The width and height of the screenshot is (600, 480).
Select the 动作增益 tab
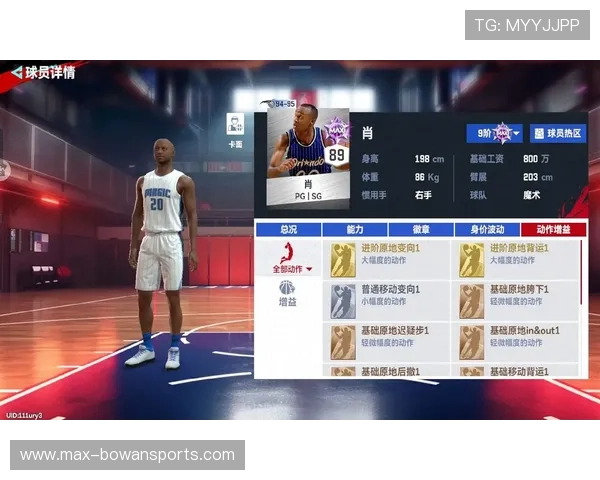pyautogui.click(x=553, y=229)
